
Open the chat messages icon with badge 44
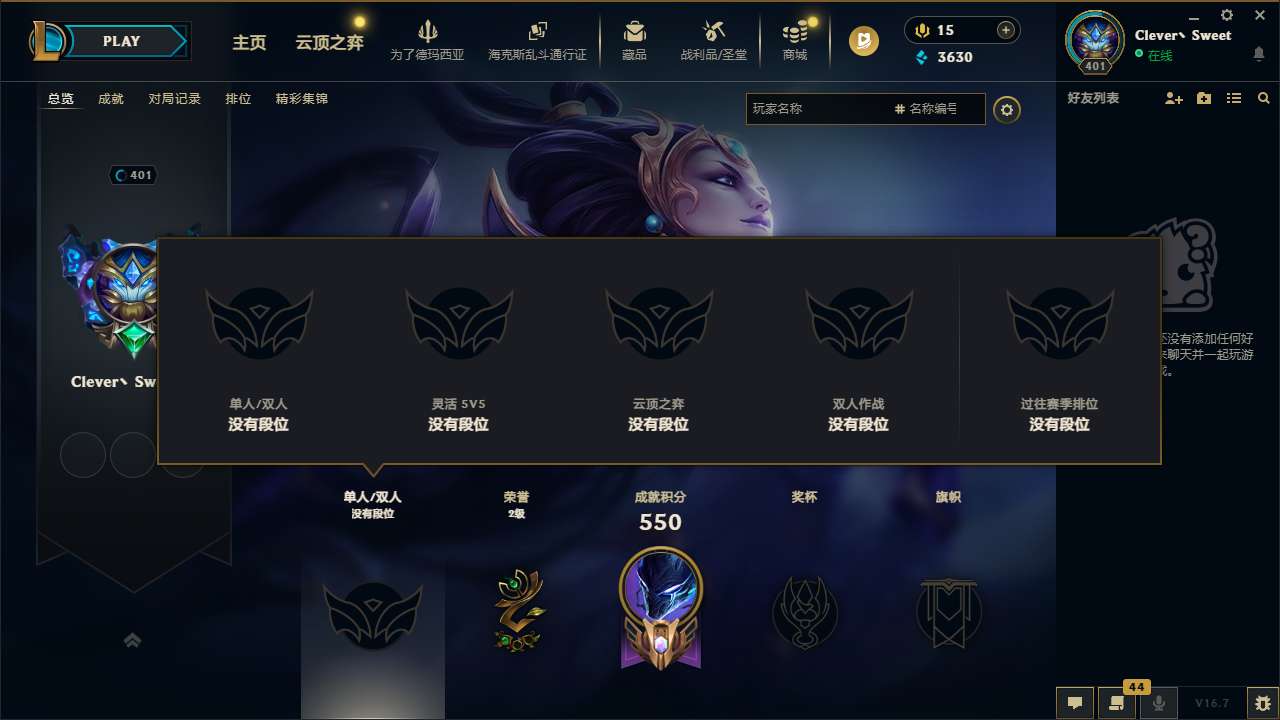1117,703
